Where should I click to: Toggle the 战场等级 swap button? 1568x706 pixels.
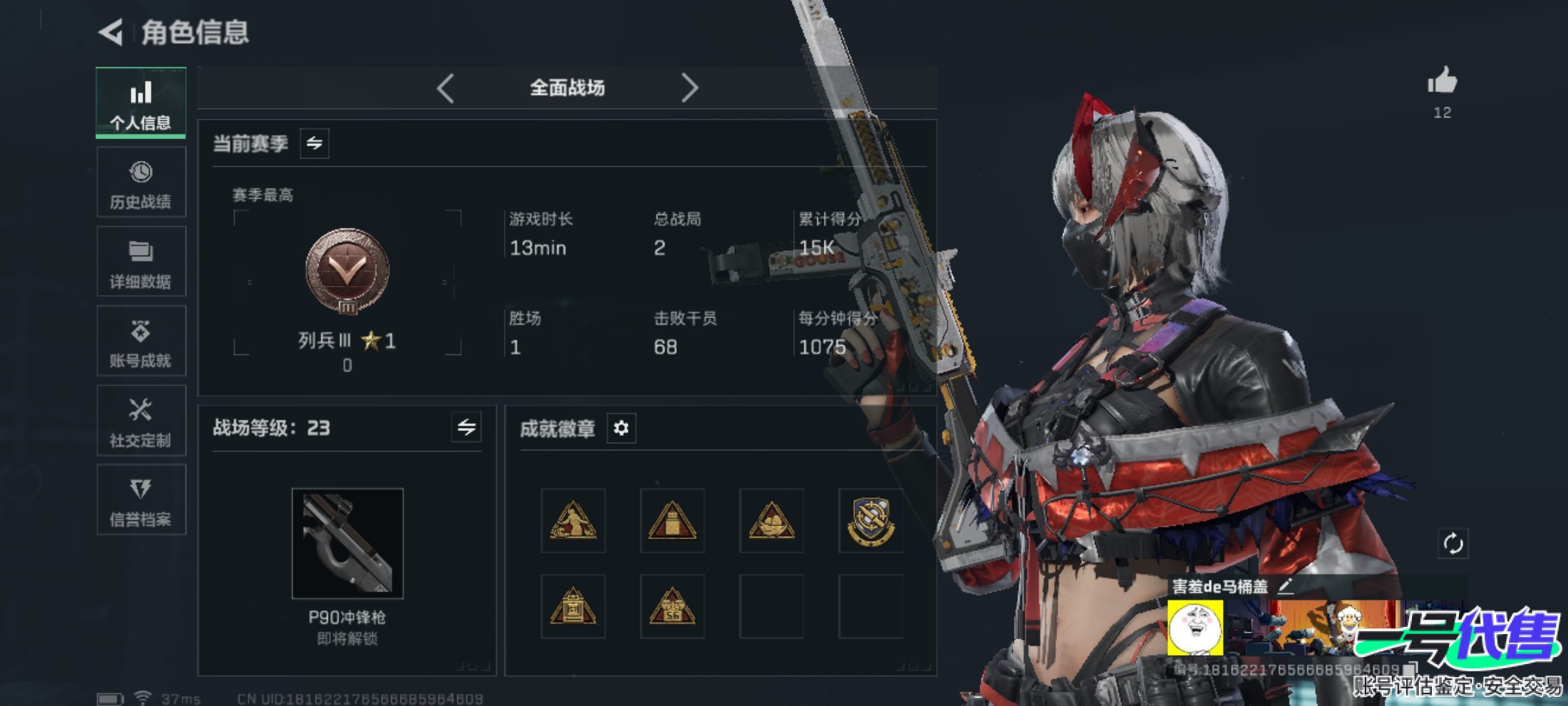pos(466,428)
